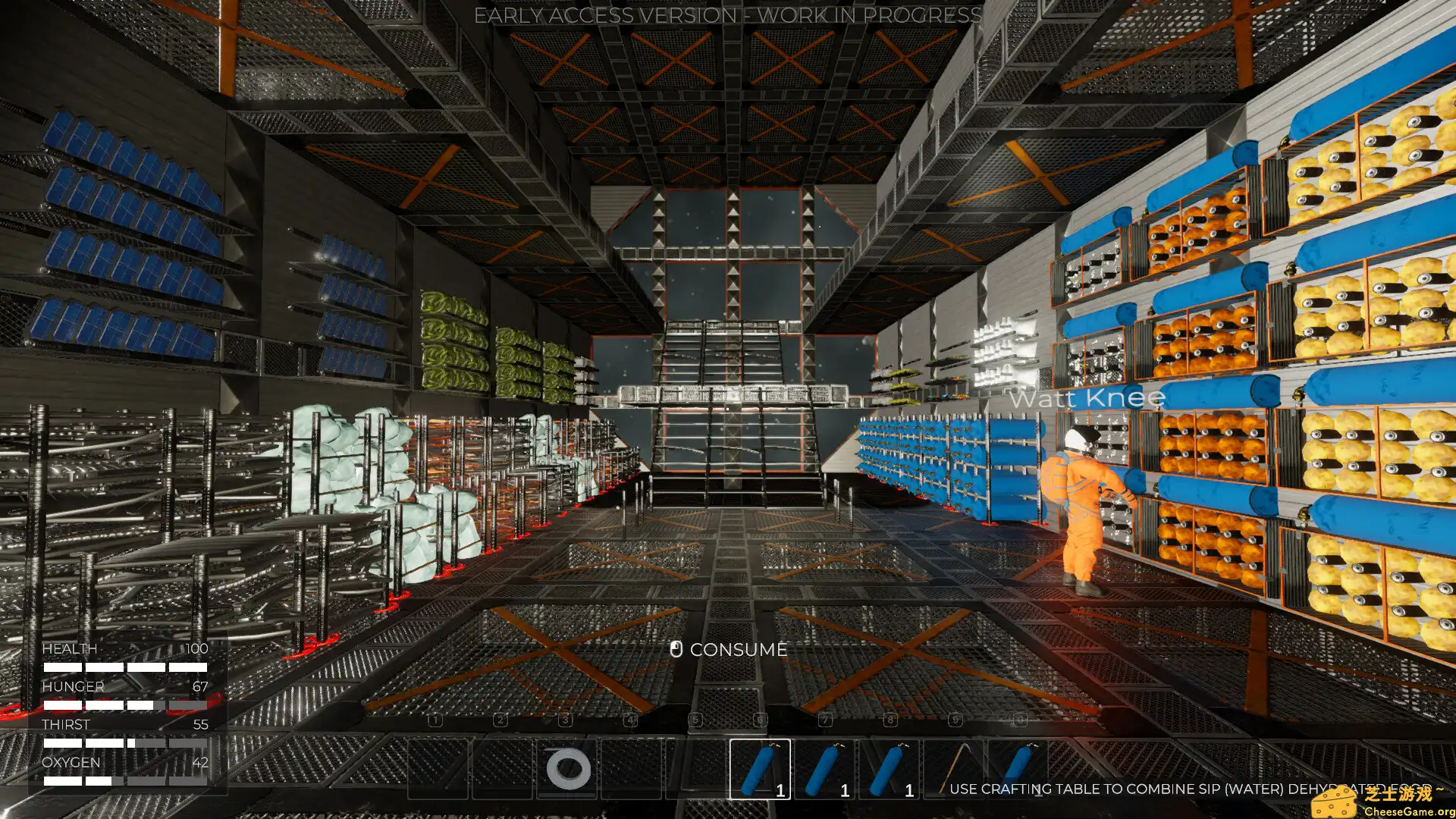The image size is (1456, 819).
Task: Pick the blue canister in hotbar slot 8
Action: click(889, 769)
